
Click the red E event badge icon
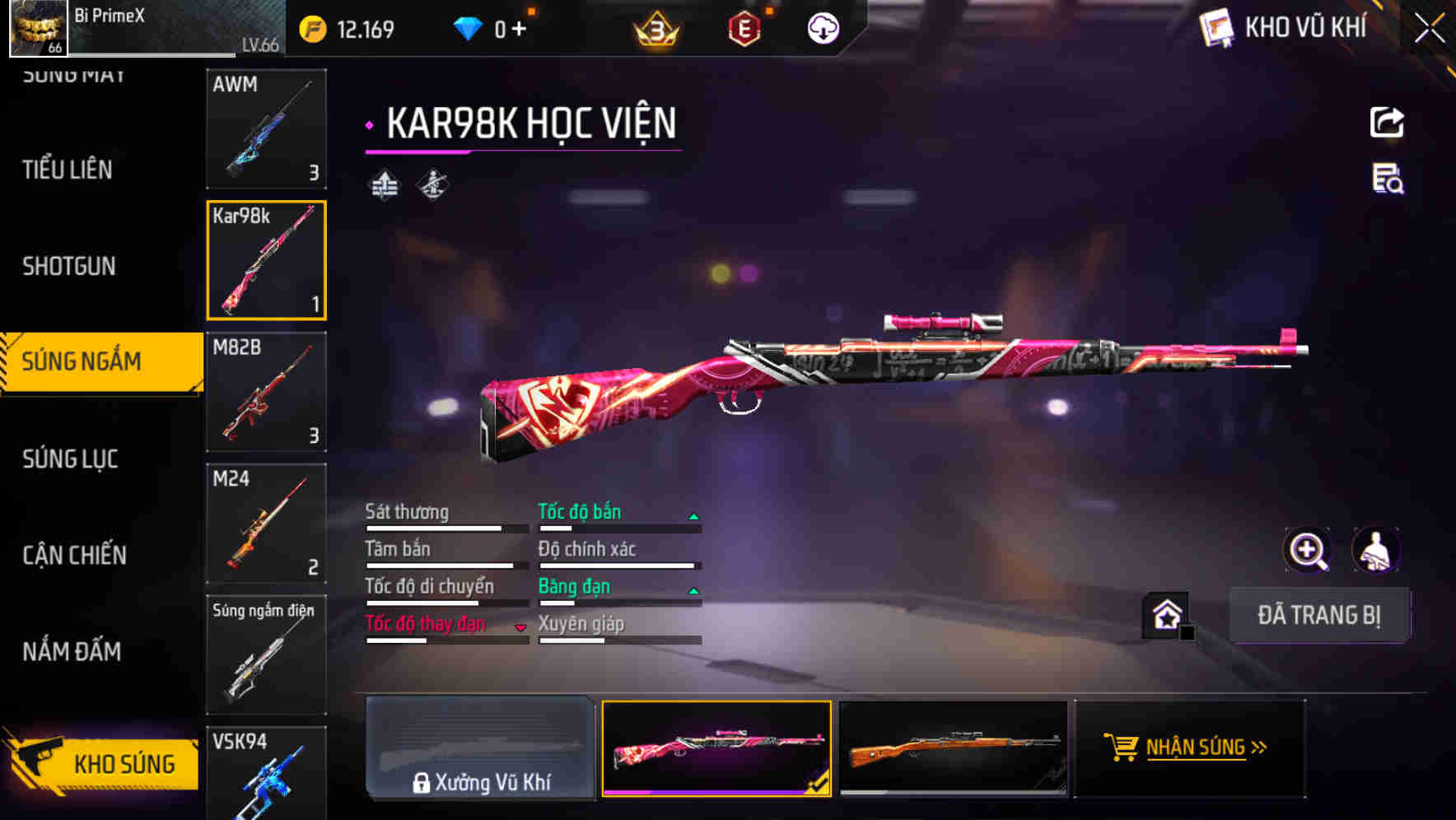[744, 28]
